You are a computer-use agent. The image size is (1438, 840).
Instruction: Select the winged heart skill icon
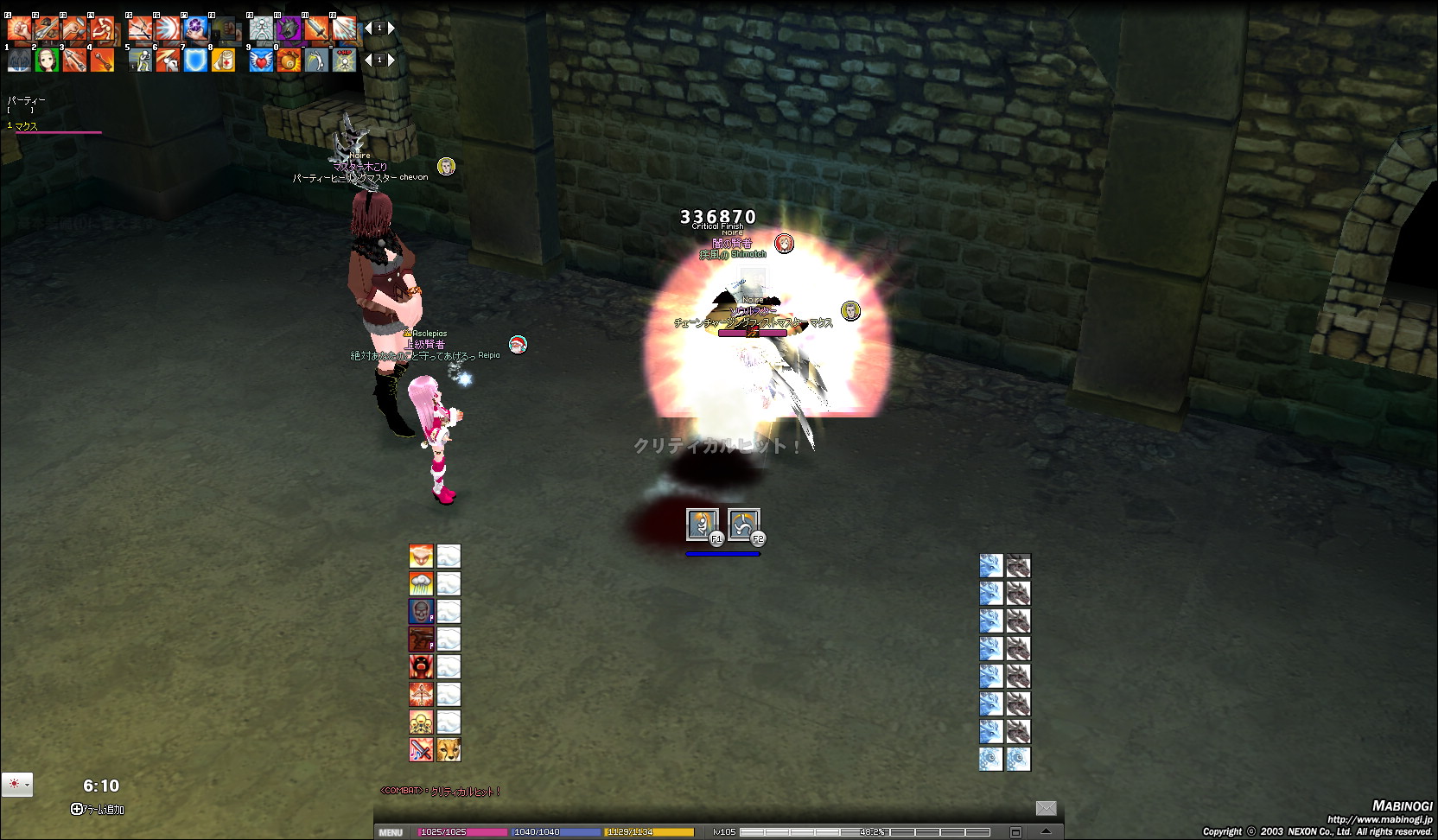point(260,60)
